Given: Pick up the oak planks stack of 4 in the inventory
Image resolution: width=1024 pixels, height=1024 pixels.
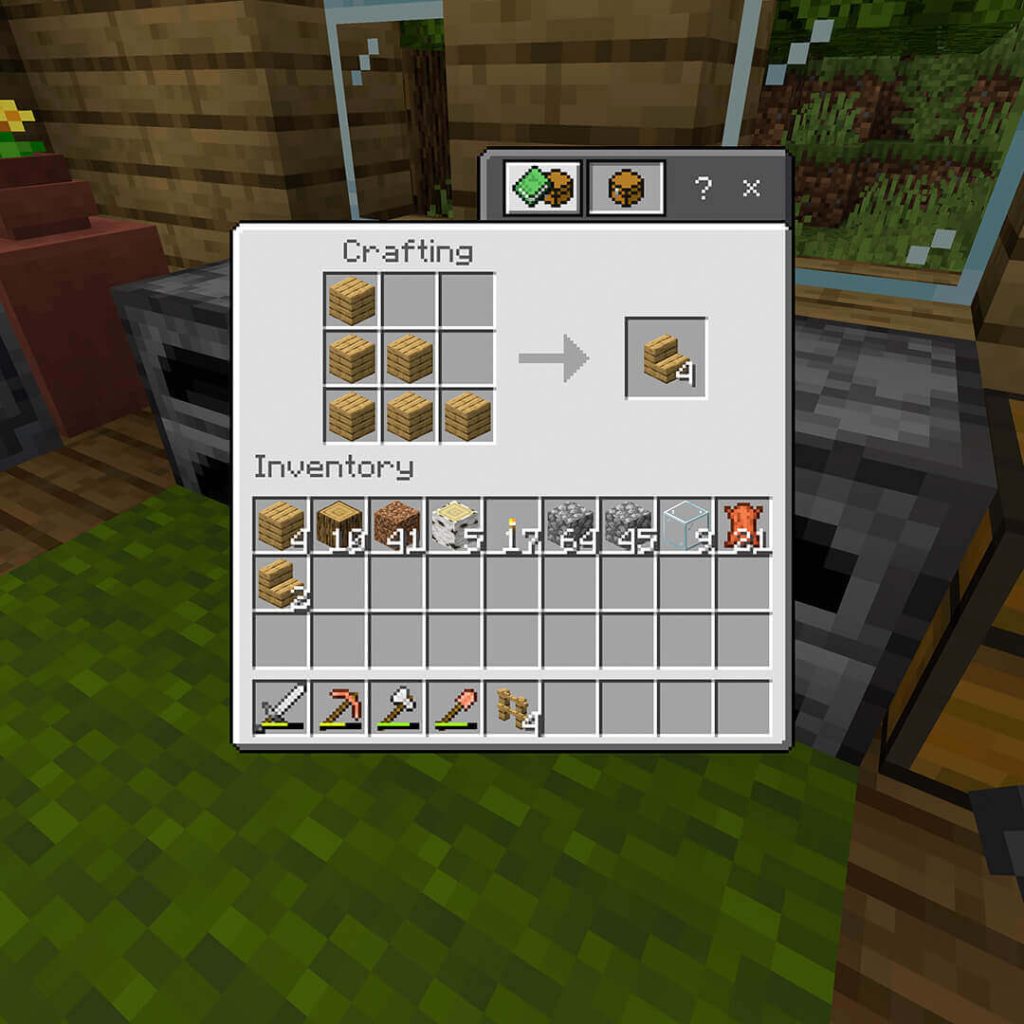Looking at the screenshot, I should pos(281,525).
